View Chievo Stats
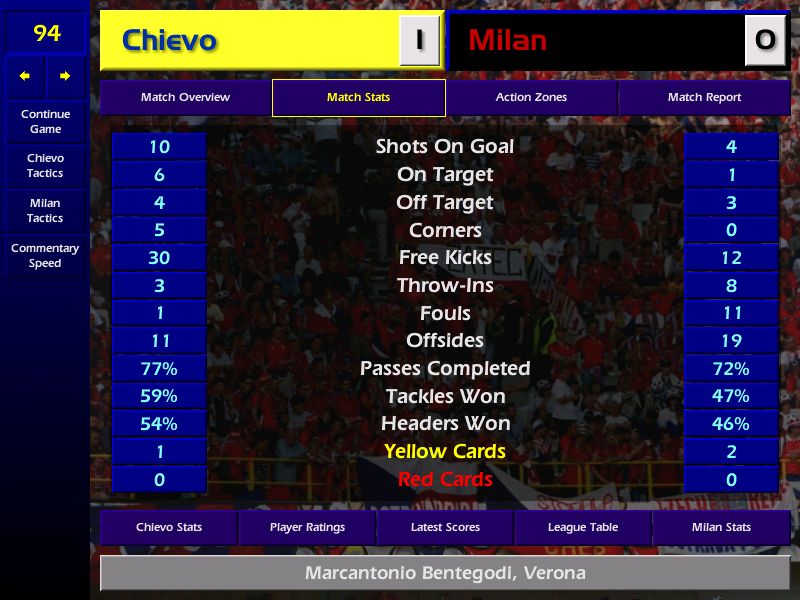The height and width of the screenshot is (600, 800). [x=168, y=527]
